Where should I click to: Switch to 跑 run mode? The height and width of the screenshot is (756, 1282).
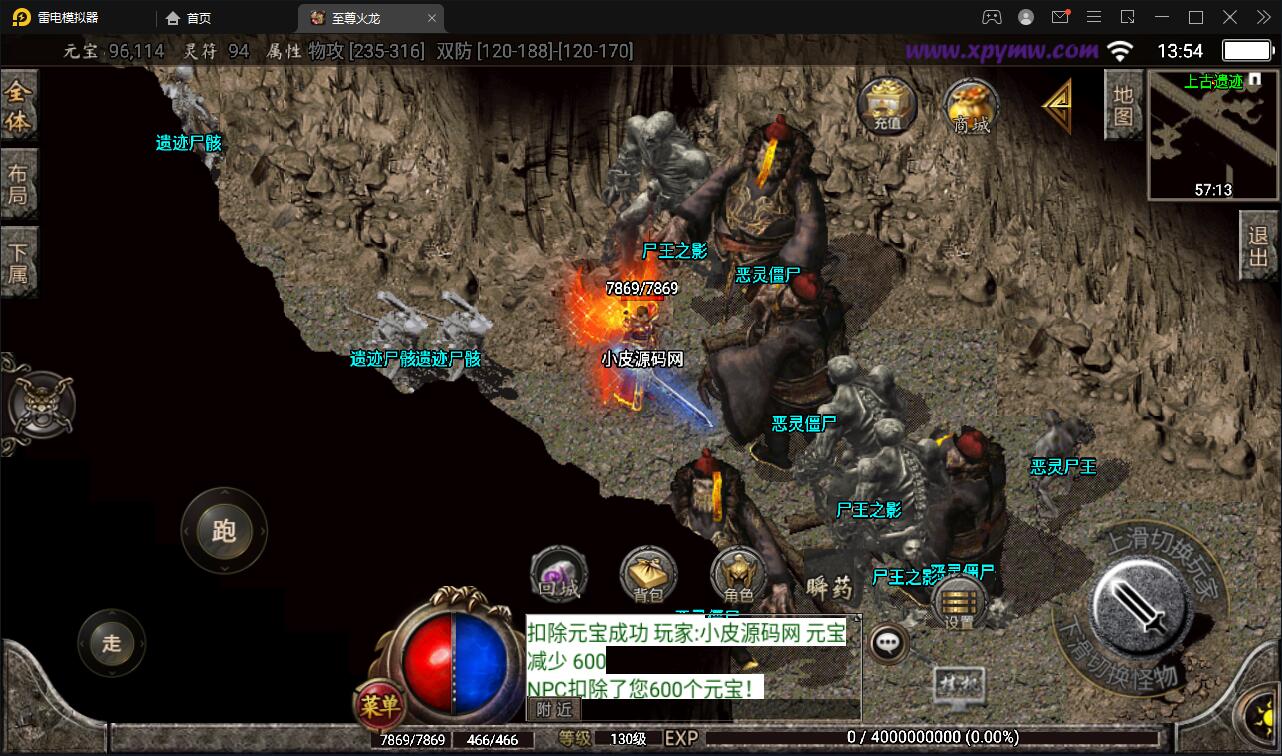(224, 531)
